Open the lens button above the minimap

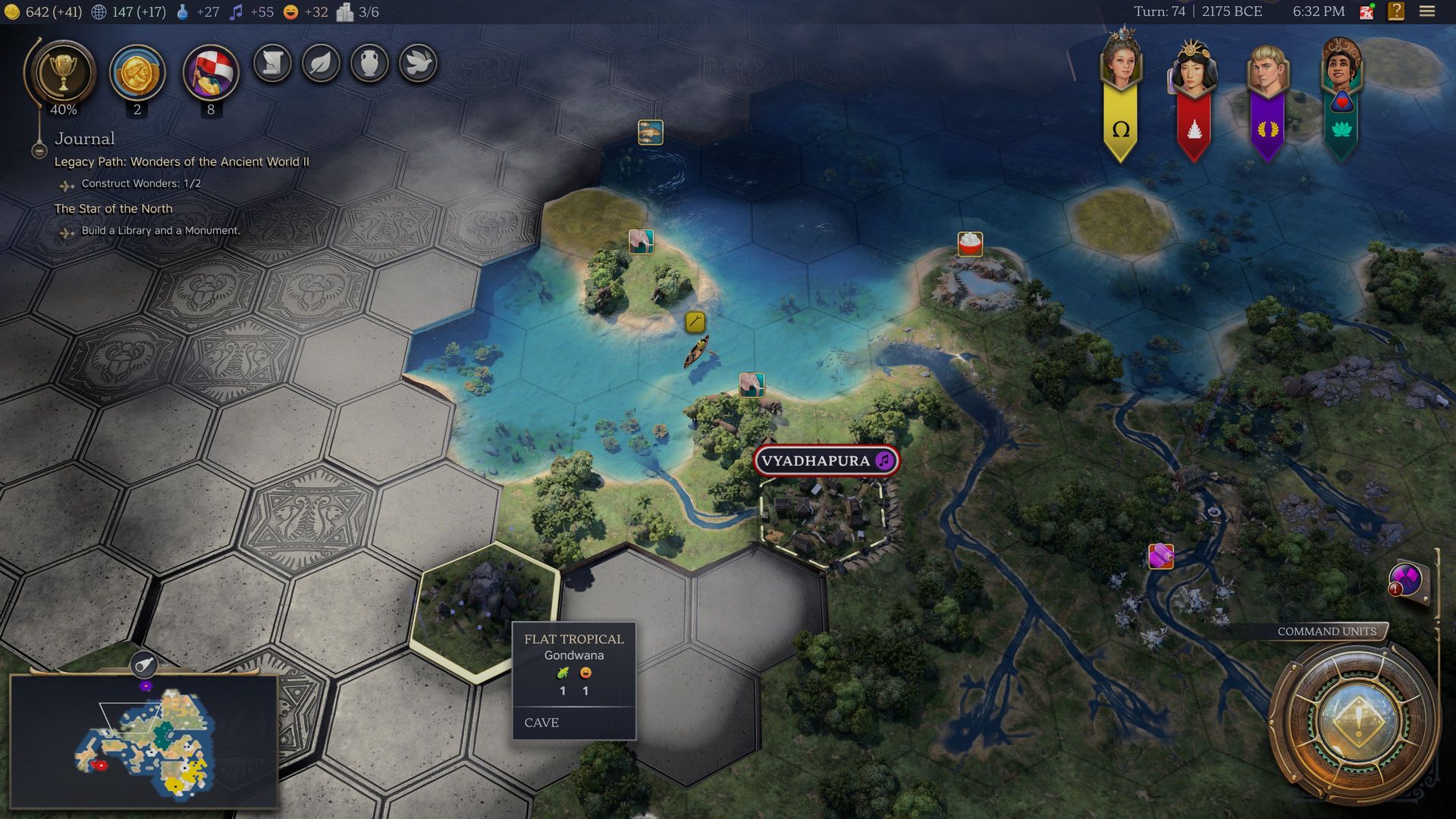(x=143, y=665)
